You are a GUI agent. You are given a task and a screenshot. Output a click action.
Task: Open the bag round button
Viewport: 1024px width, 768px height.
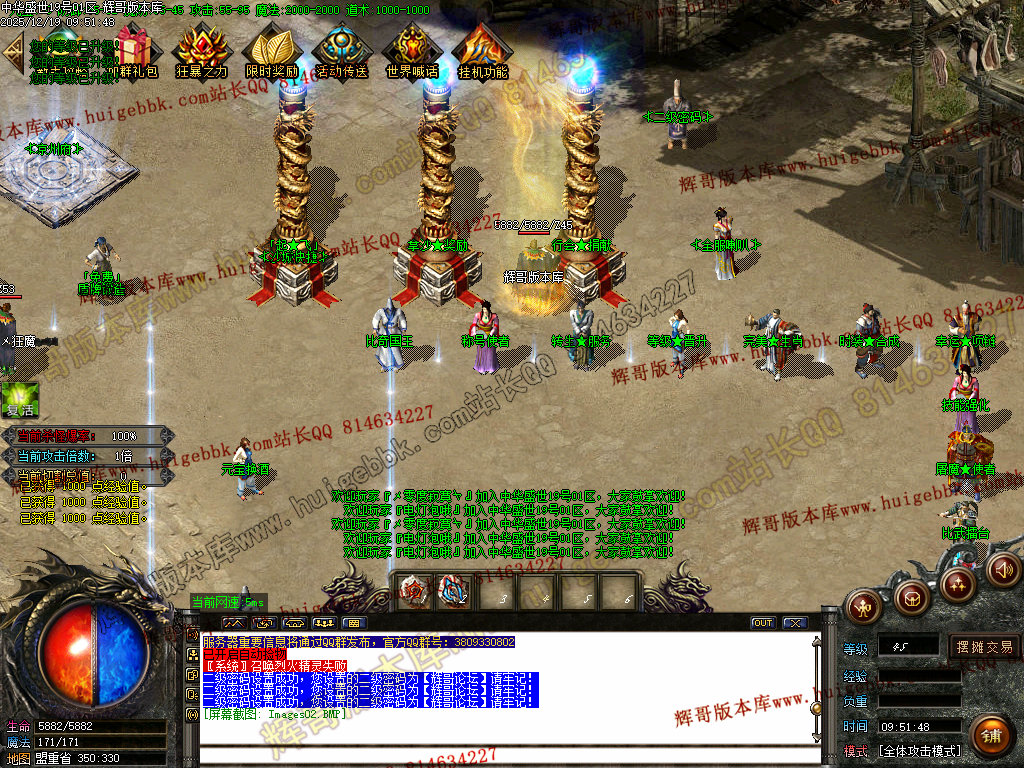tap(911, 598)
